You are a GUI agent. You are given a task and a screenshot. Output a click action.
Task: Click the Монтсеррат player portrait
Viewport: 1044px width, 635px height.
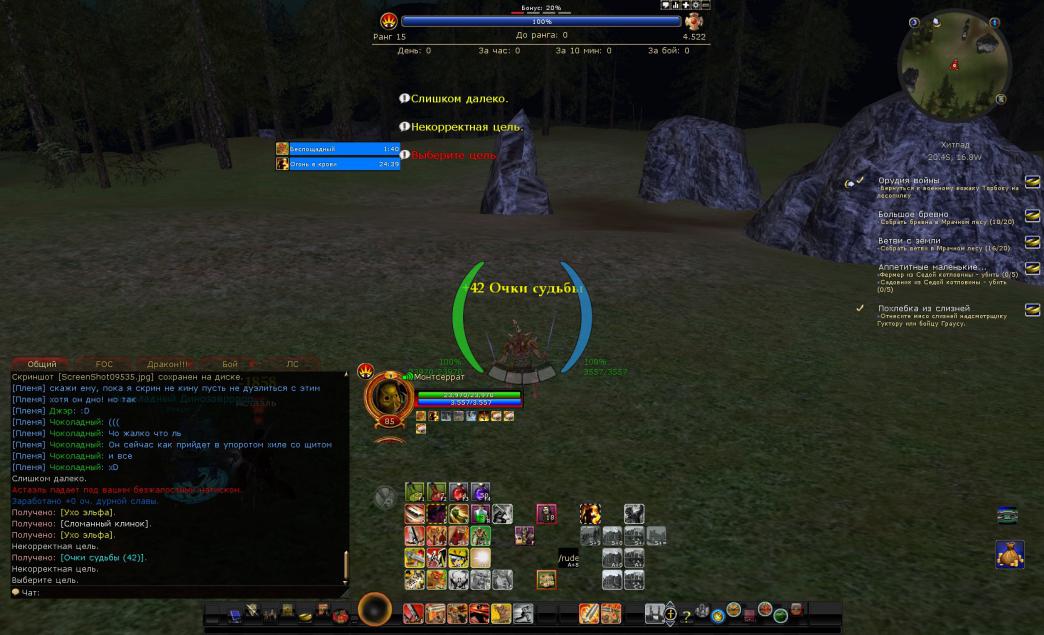tap(388, 397)
